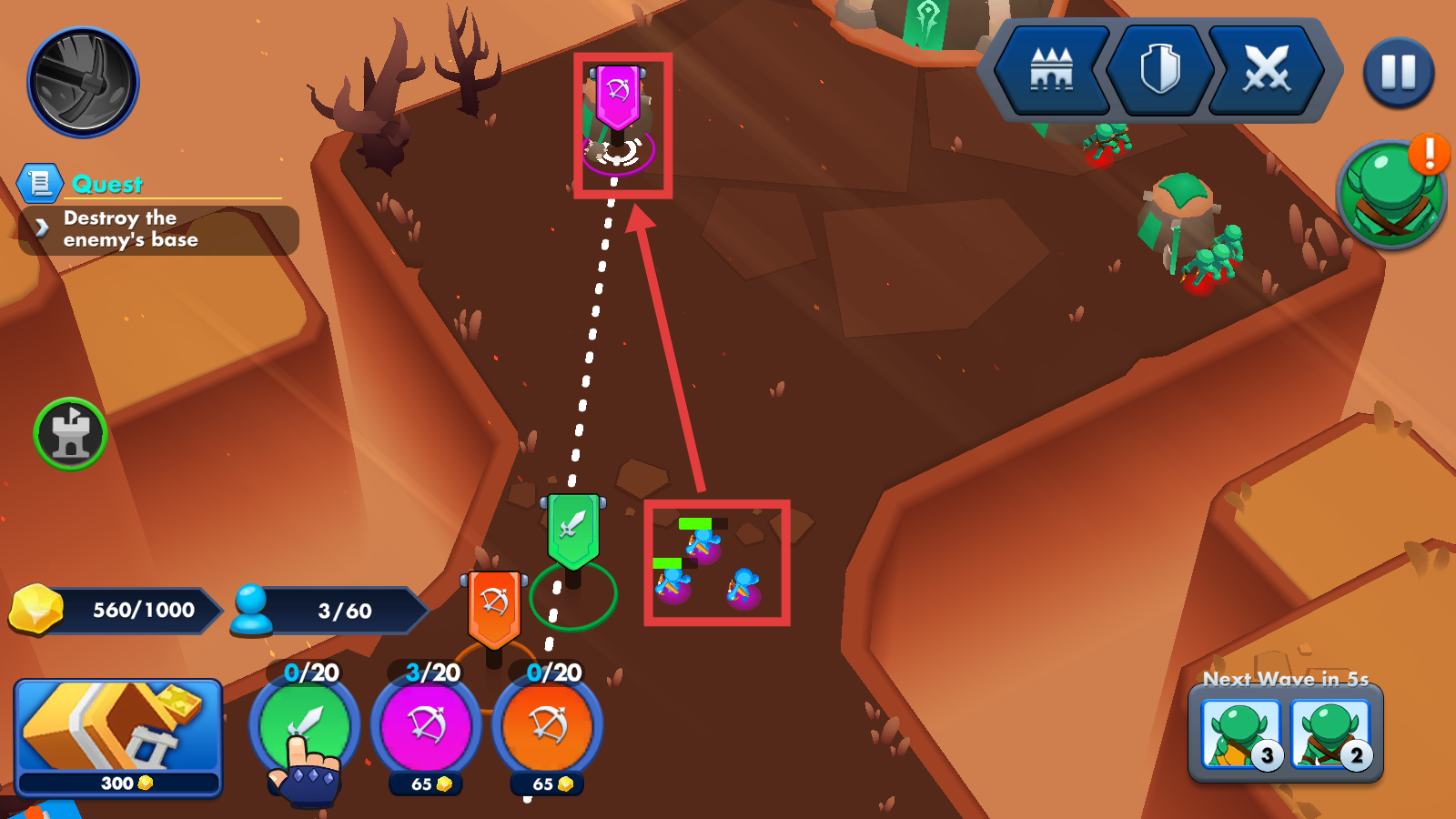This screenshot has width=1456, height=819.
Task: Tap the pickaxe mining ability icon
Action: pyautogui.click(x=83, y=82)
